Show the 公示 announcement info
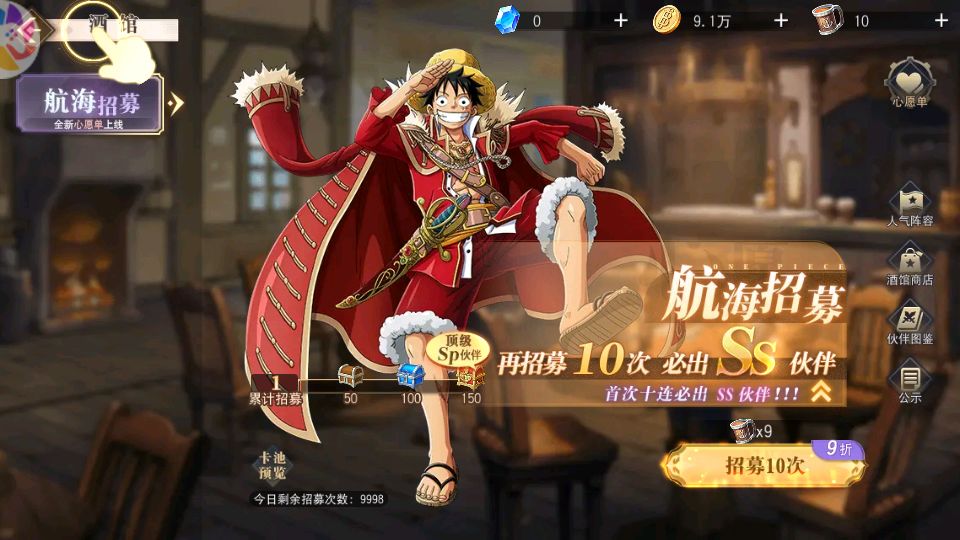 [x=910, y=383]
